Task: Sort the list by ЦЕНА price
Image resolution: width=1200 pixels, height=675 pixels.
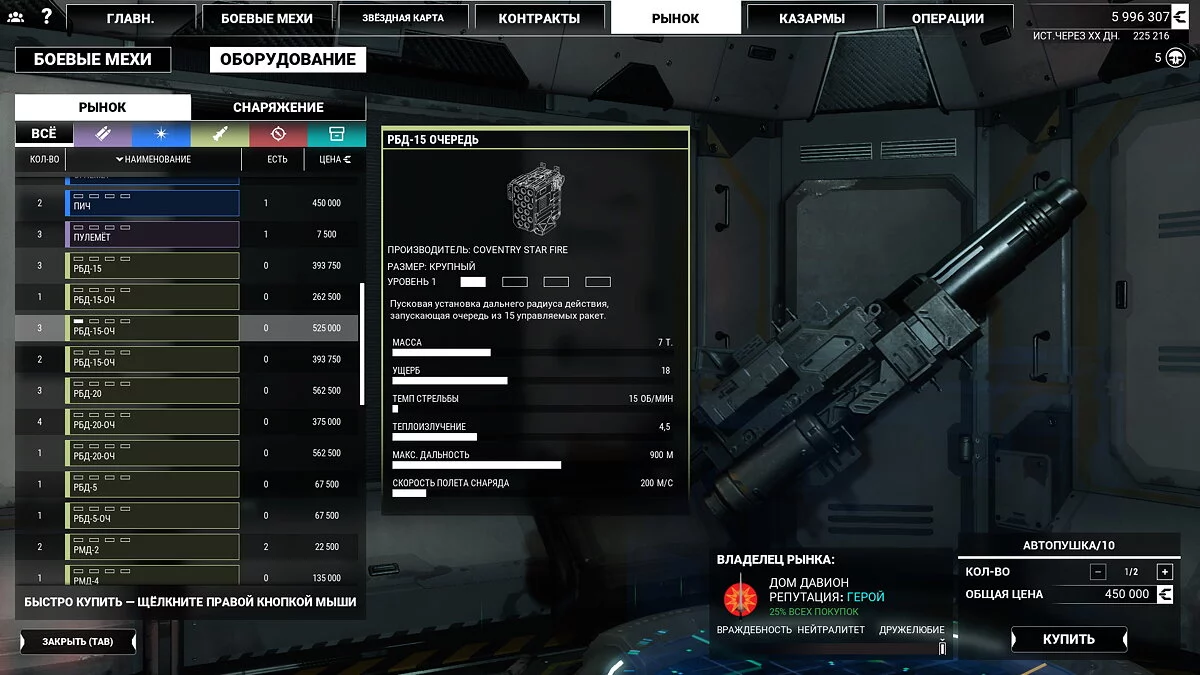Action: coord(334,159)
